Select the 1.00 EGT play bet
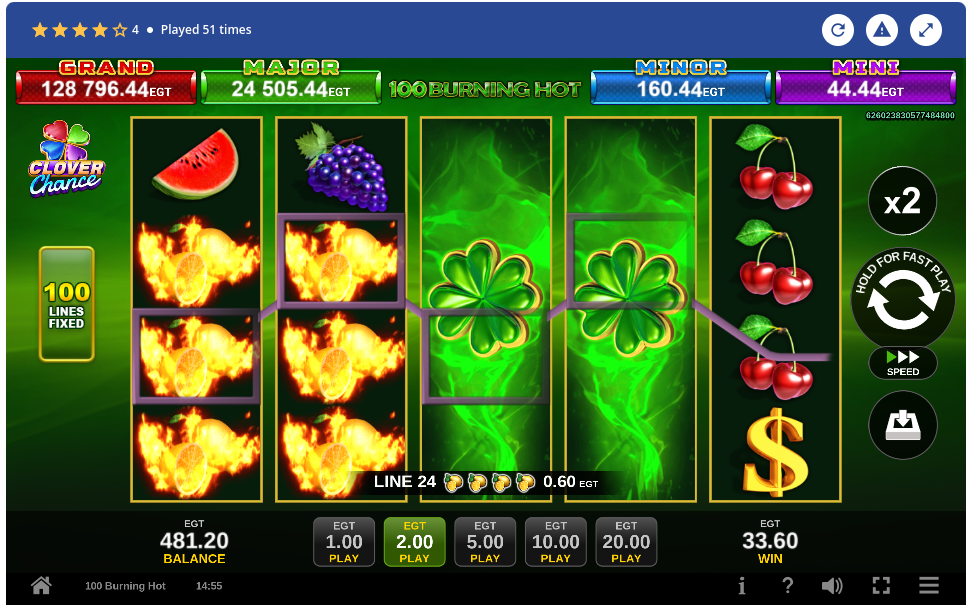Image resolution: width=968 pixels, height=605 pixels. pos(344,542)
